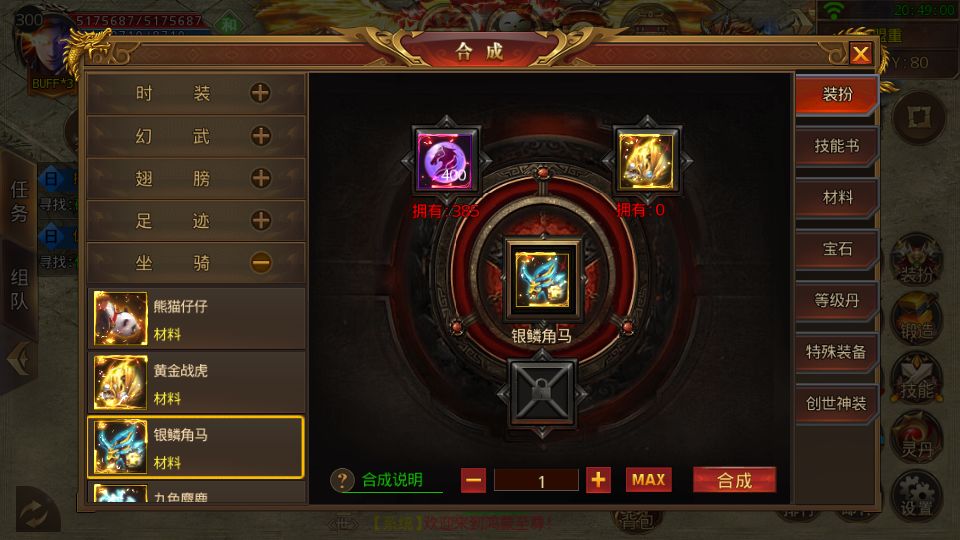This screenshot has width=960, height=540.
Task: Show the 特殊装备 tab
Action: (x=837, y=352)
